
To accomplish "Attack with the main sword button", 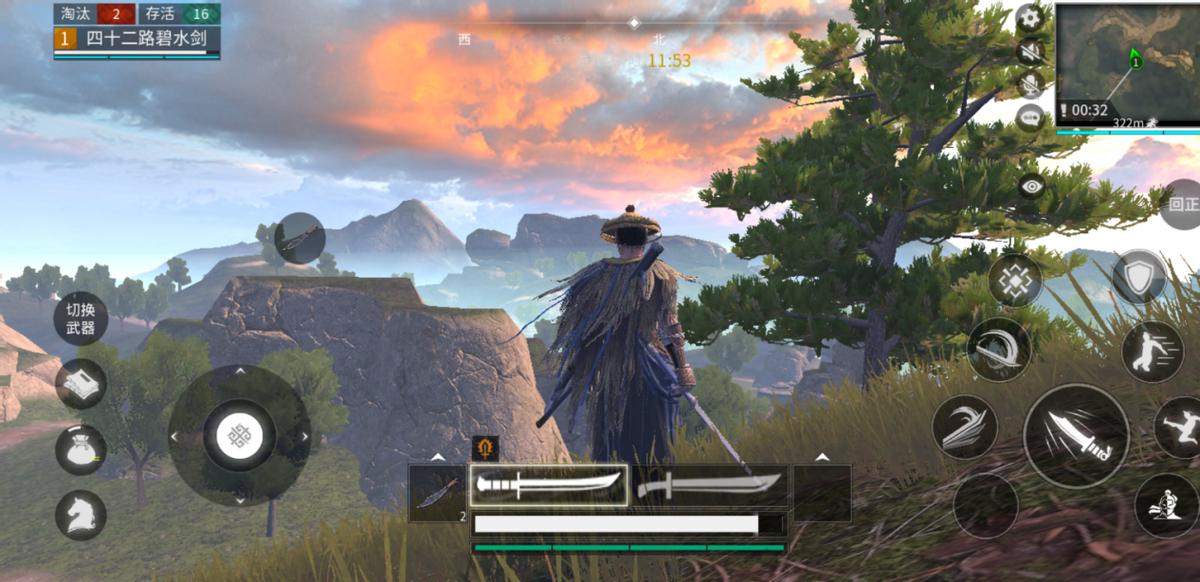I will (x=1076, y=436).
